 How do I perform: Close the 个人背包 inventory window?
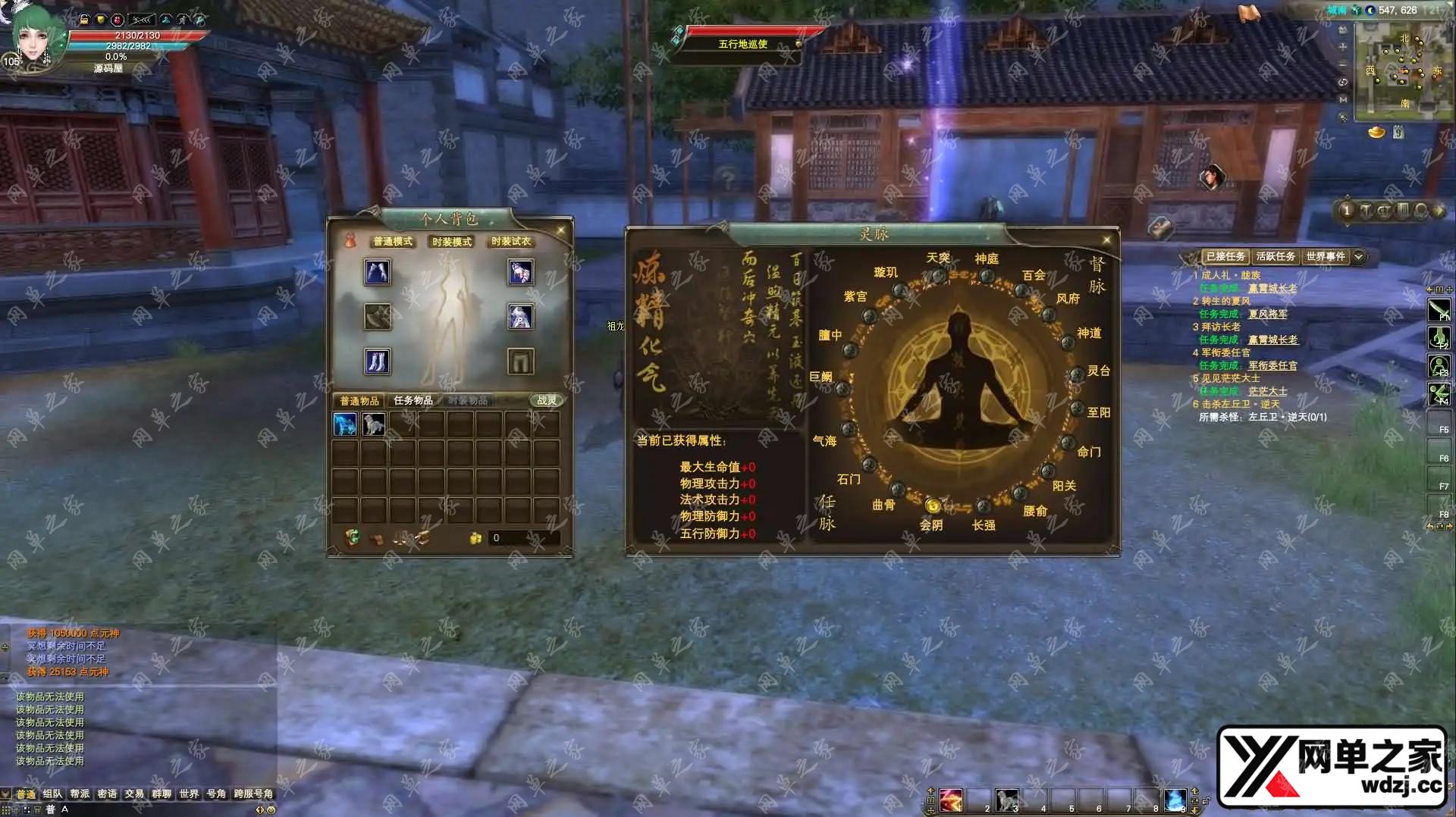click(x=561, y=230)
